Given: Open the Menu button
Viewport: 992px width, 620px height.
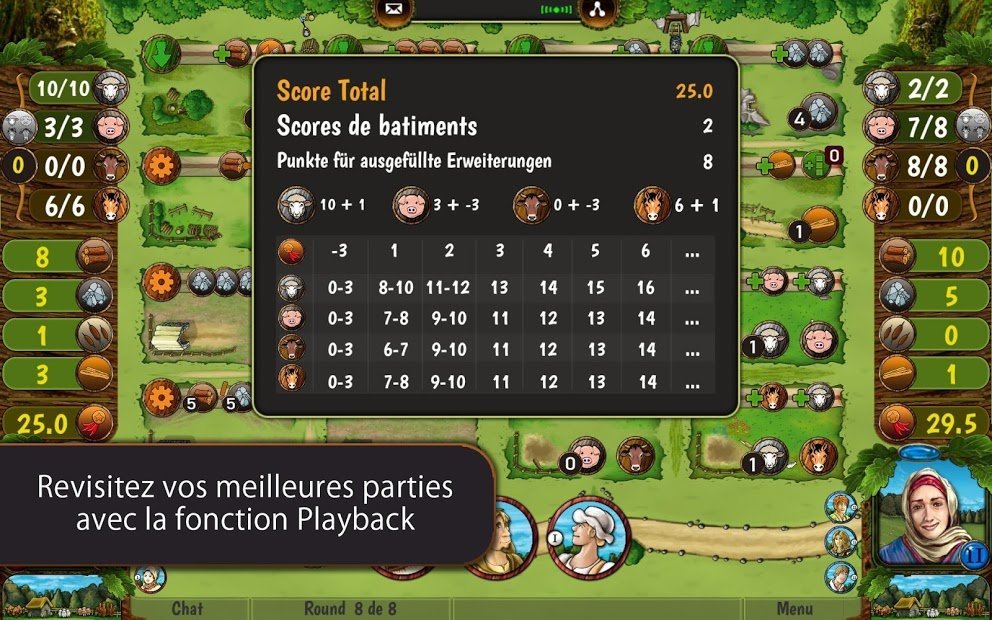Looking at the screenshot, I should [x=795, y=608].
